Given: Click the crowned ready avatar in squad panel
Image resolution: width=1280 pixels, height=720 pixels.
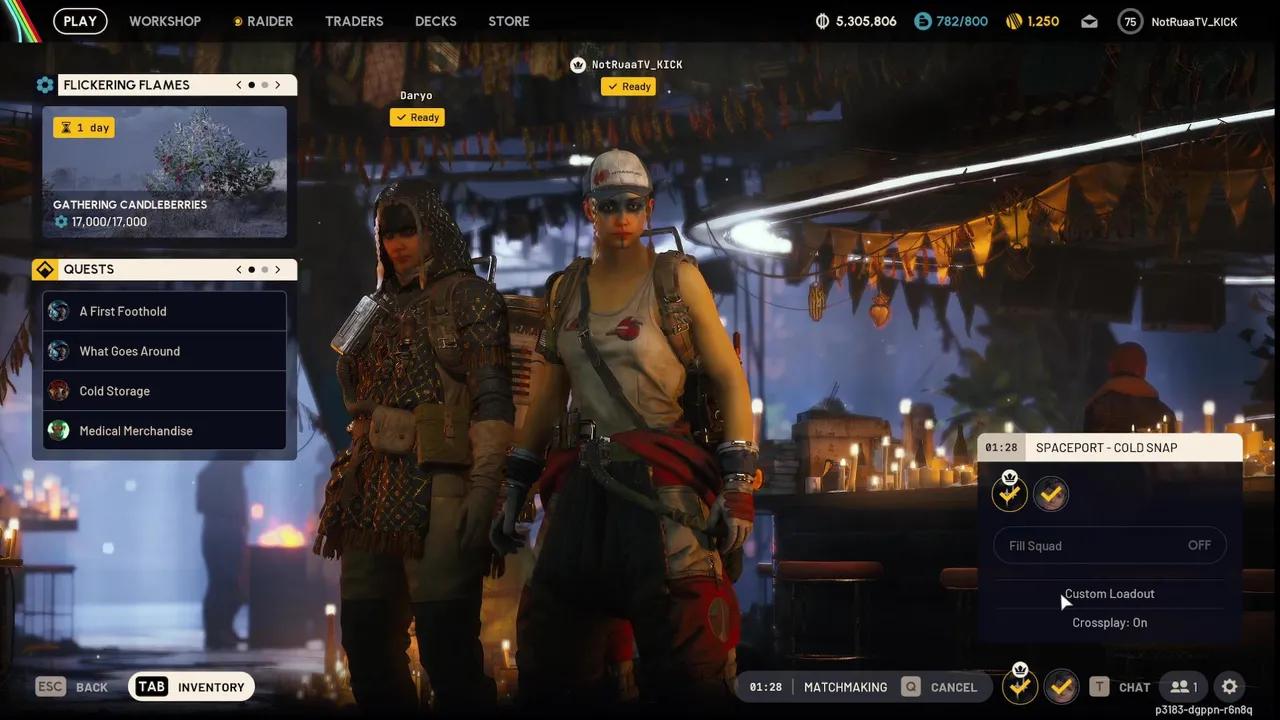Looking at the screenshot, I should pyautogui.click(x=1009, y=492).
